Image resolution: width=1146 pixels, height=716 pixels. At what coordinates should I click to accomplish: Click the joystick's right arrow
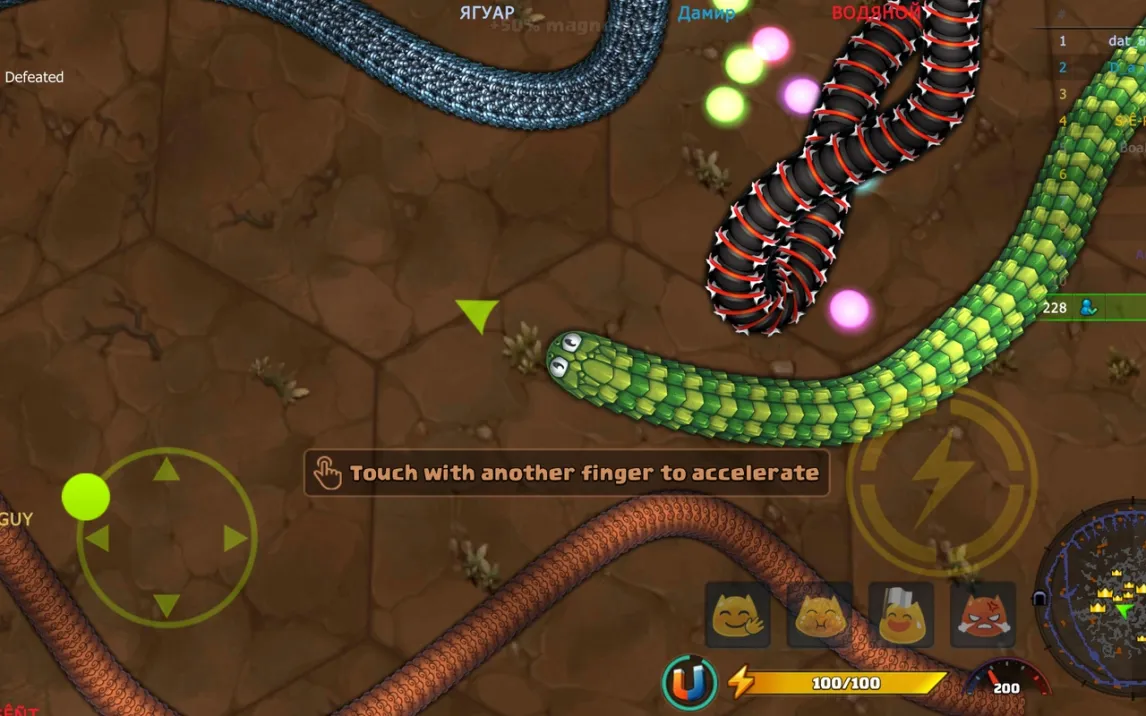pyautogui.click(x=235, y=539)
